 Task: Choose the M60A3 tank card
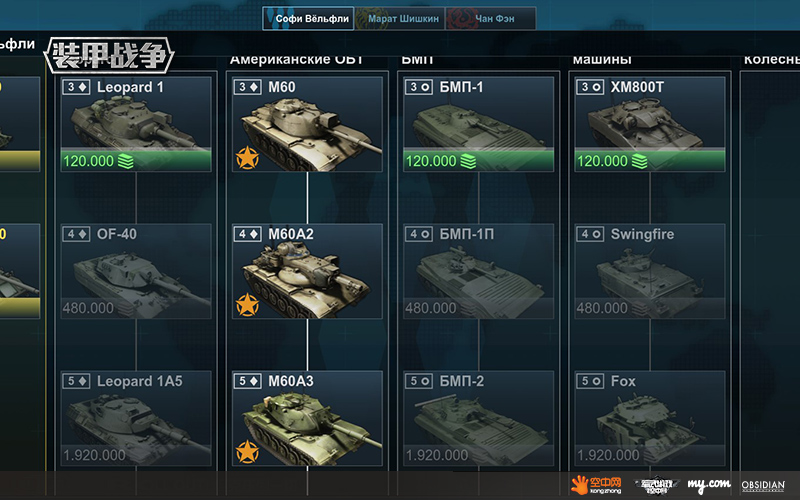tap(307, 418)
